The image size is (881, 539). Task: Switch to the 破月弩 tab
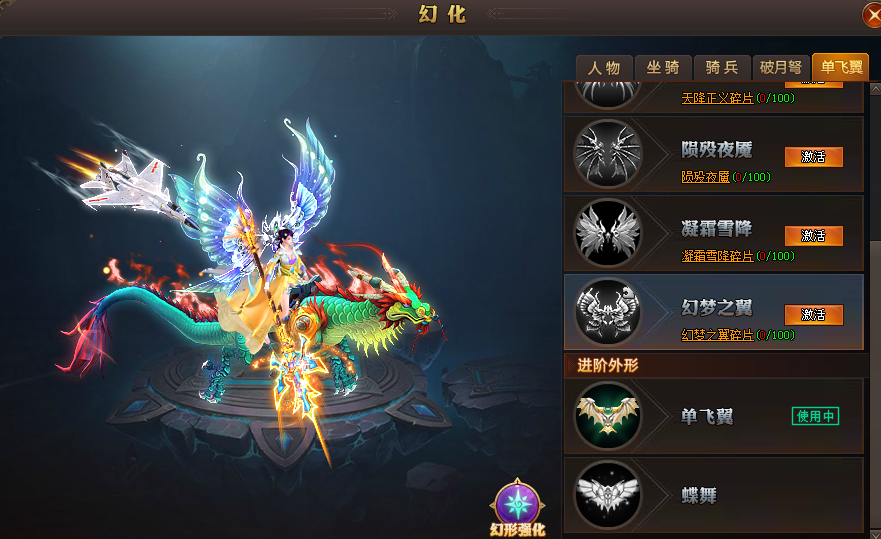click(x=780, y=68)
